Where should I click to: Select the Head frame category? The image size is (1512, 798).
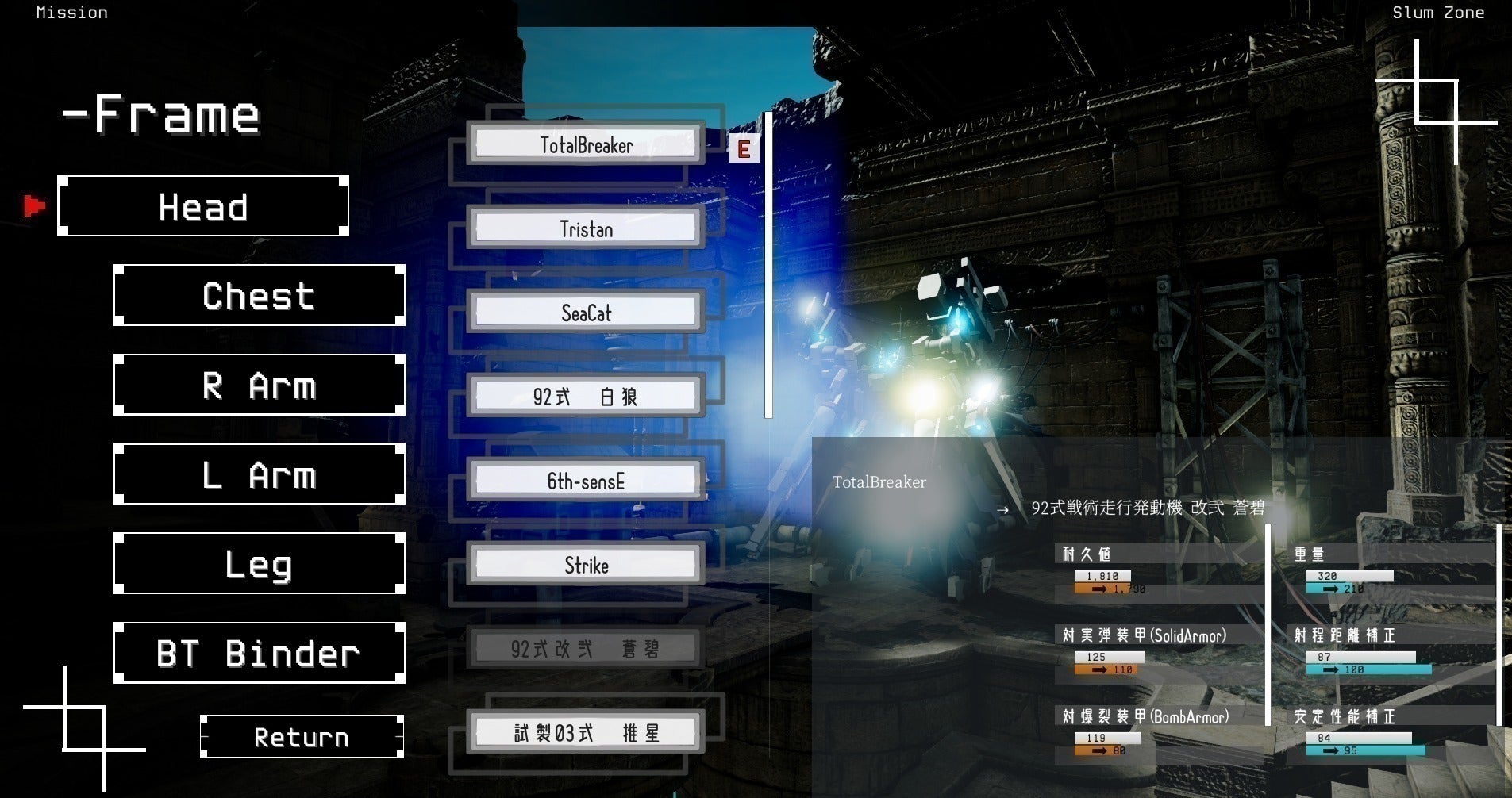tap(203, 206)
